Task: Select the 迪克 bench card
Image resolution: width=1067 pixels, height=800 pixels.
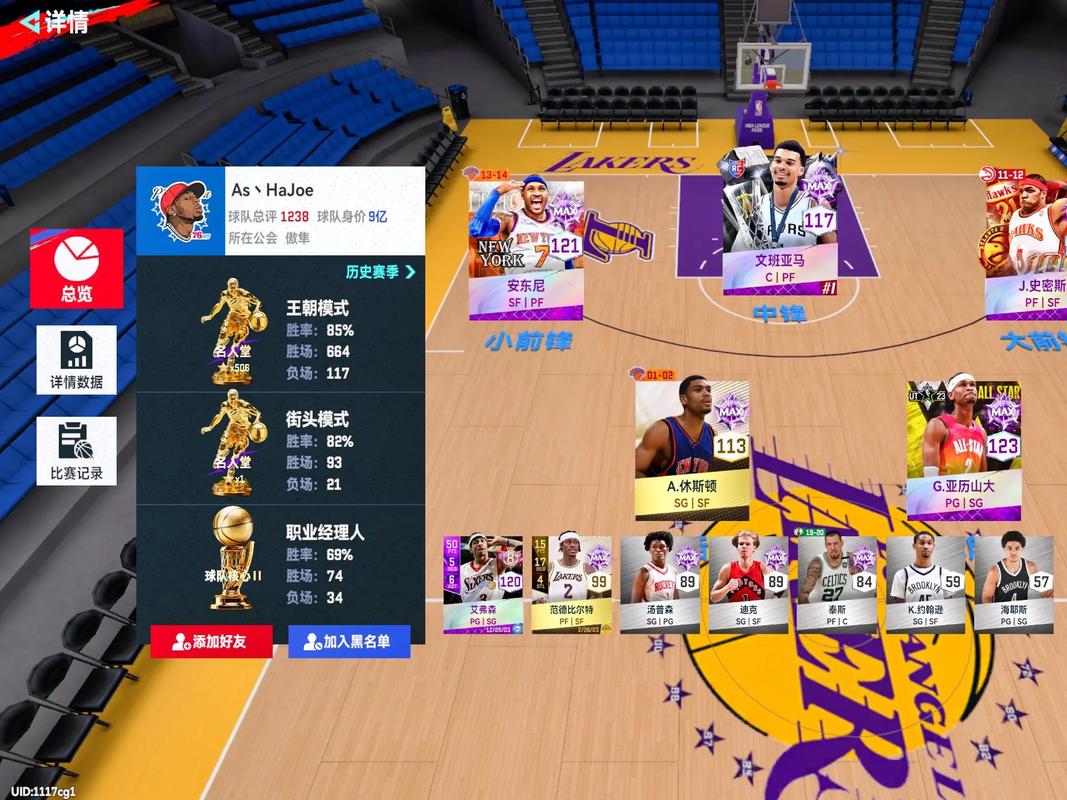Action: (748, 584)
